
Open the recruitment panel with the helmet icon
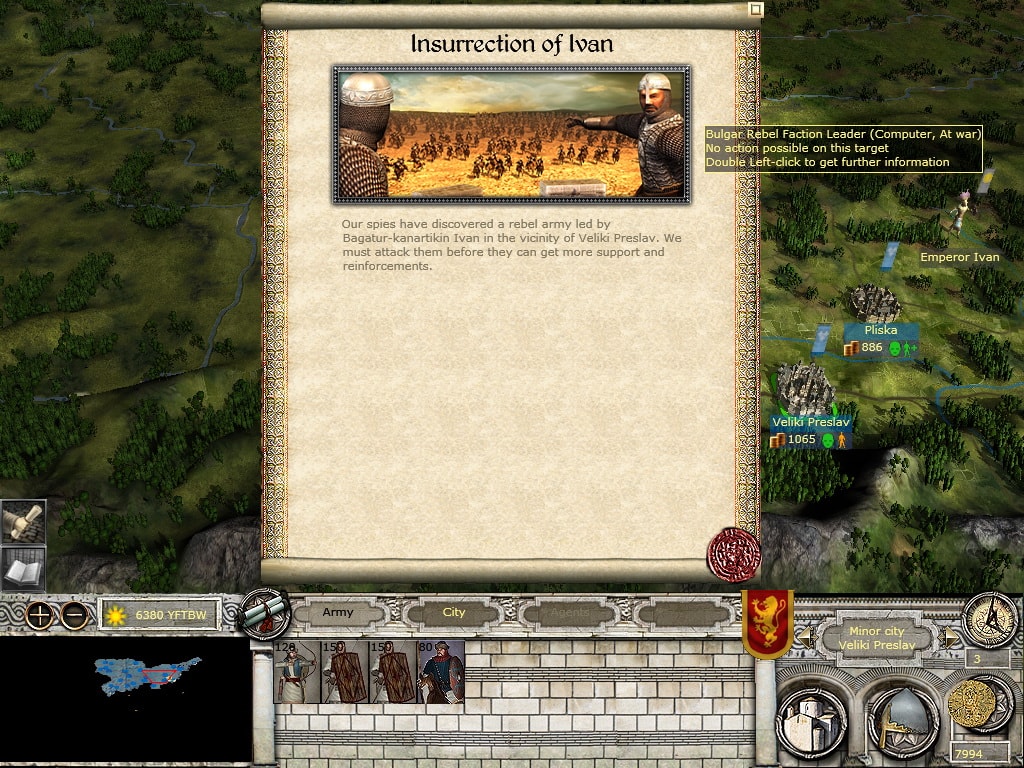901,719
